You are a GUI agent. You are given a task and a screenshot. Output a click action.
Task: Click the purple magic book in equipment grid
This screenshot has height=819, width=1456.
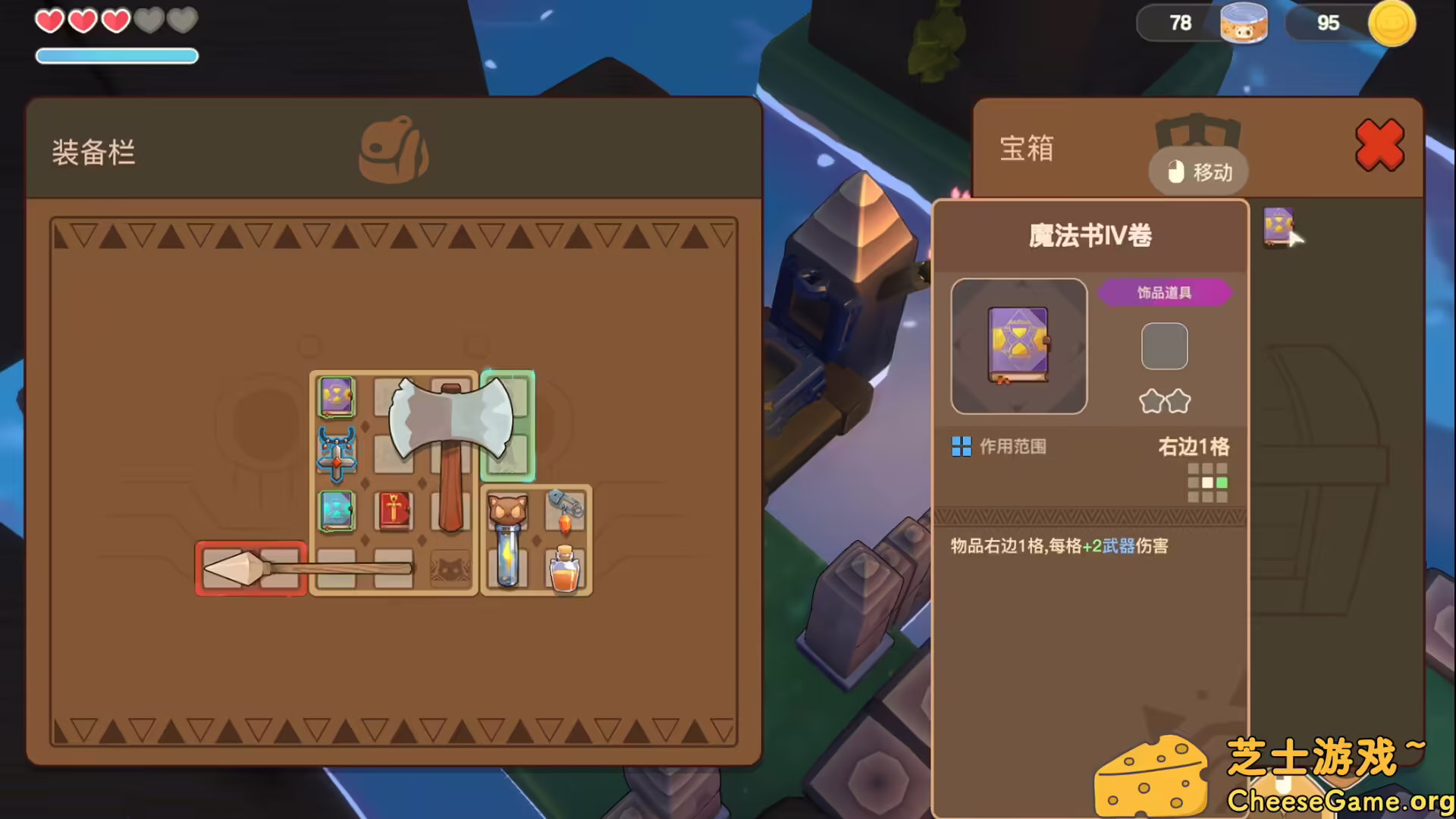click(336, 395)
